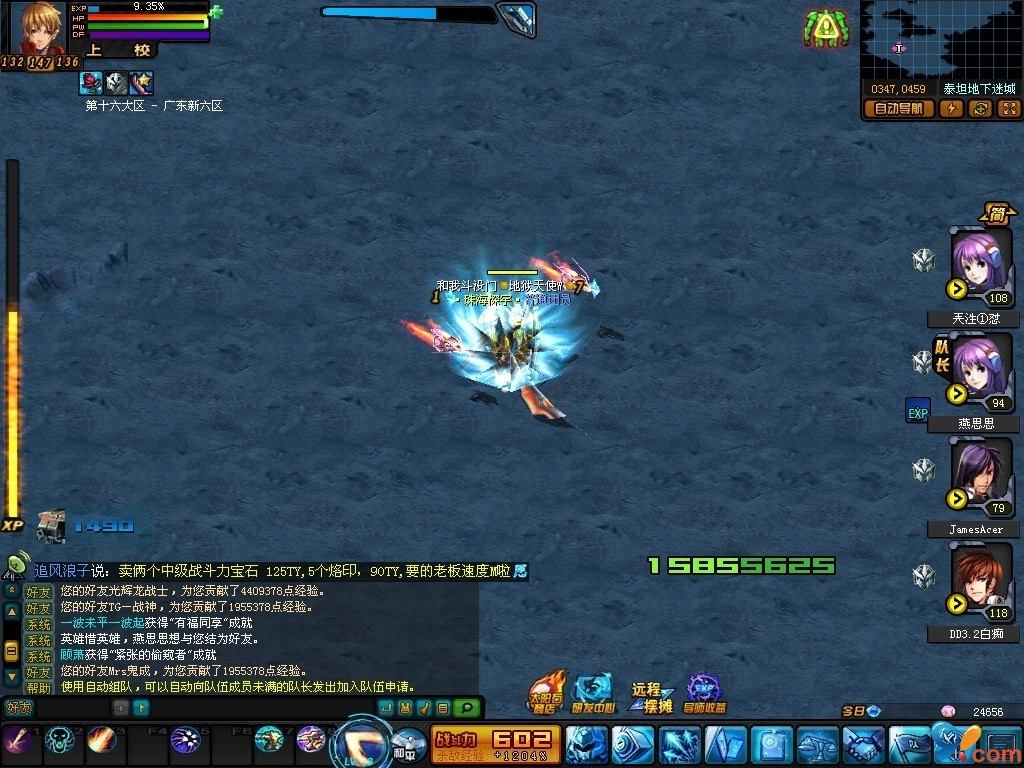1024x768 pixels.
Task: Click the 好友 chat channel selector
Action: [20, 708]
